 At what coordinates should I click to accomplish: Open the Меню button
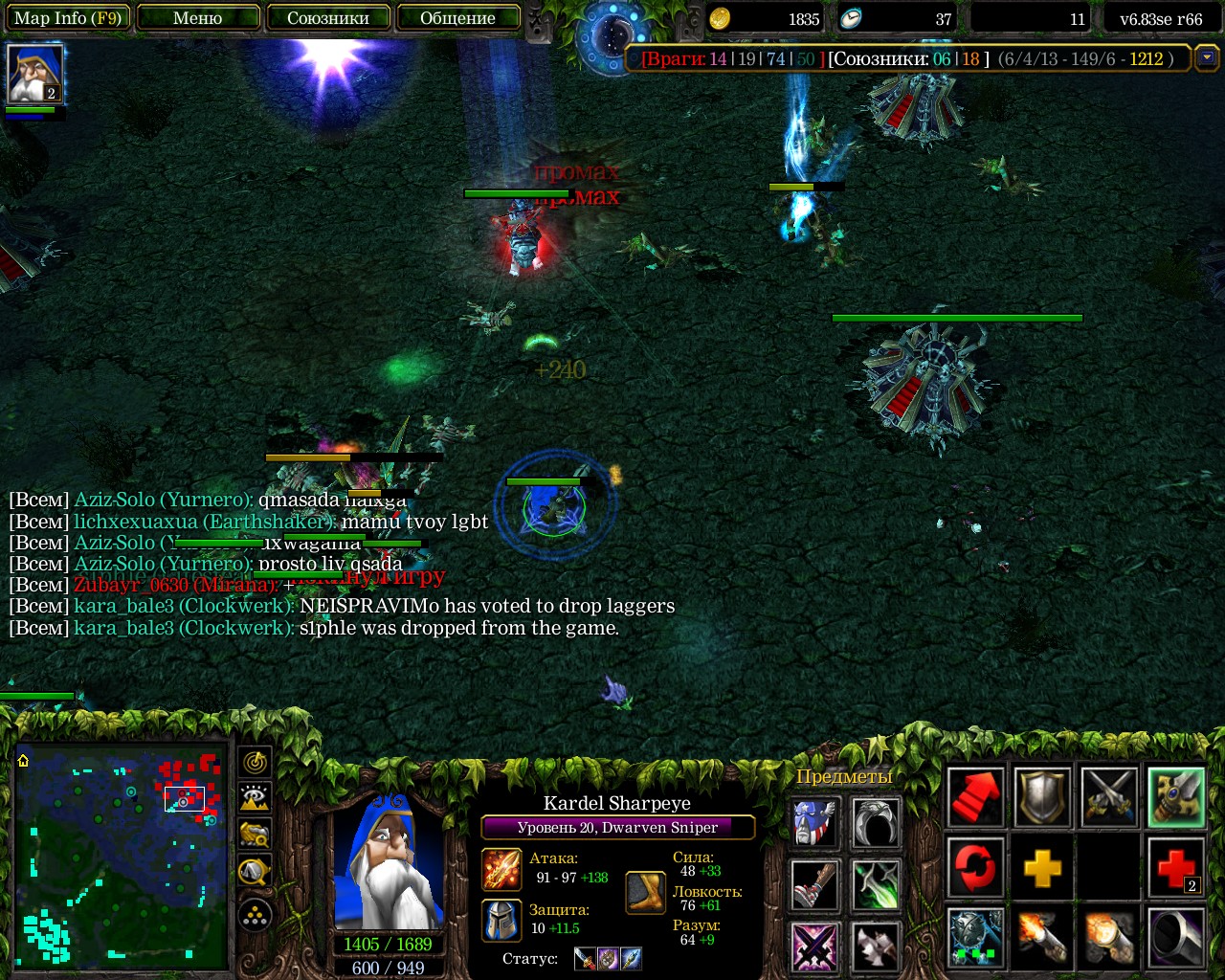click(198, 18)
